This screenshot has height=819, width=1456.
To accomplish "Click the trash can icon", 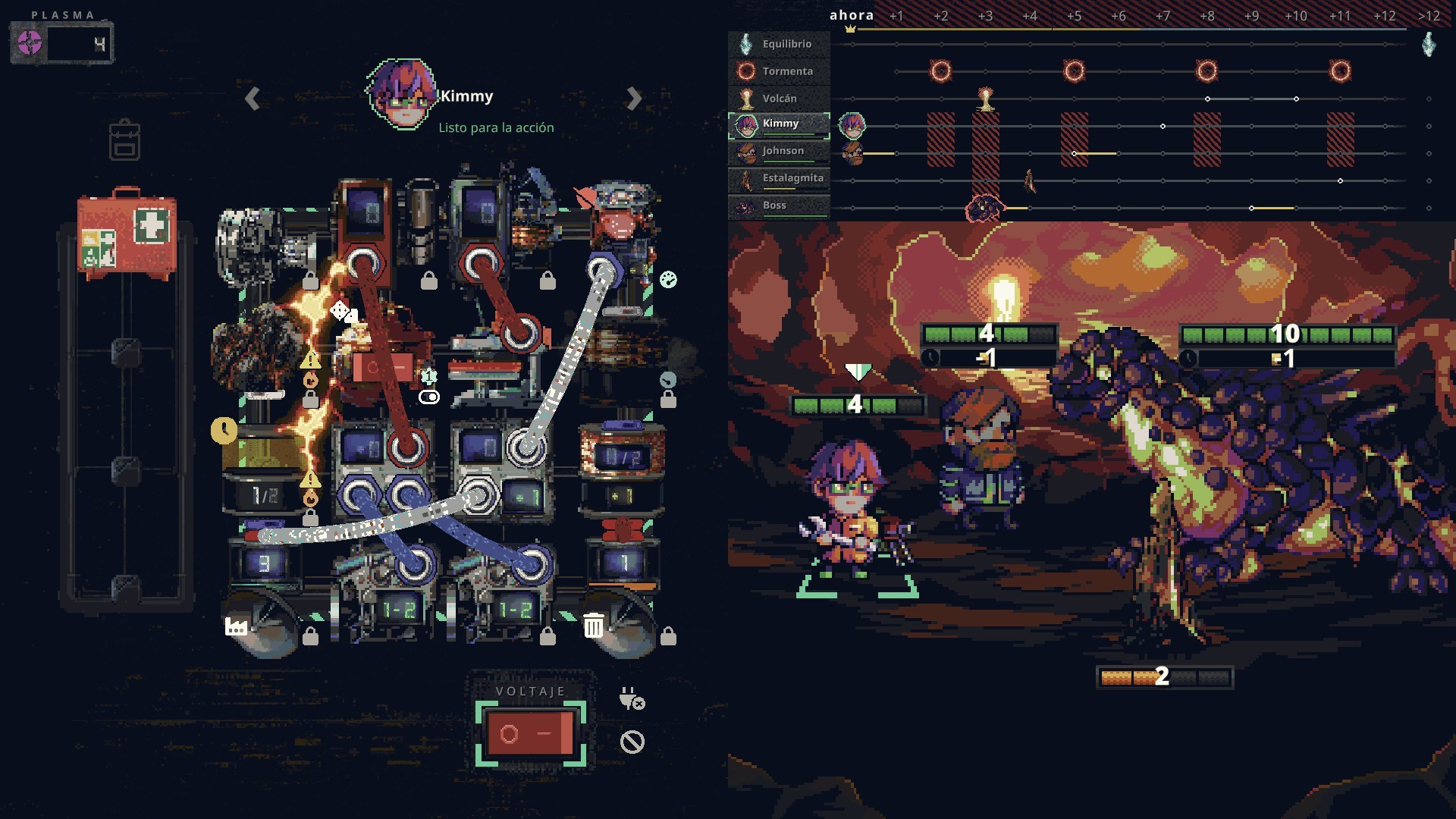I will click(594, 626).
